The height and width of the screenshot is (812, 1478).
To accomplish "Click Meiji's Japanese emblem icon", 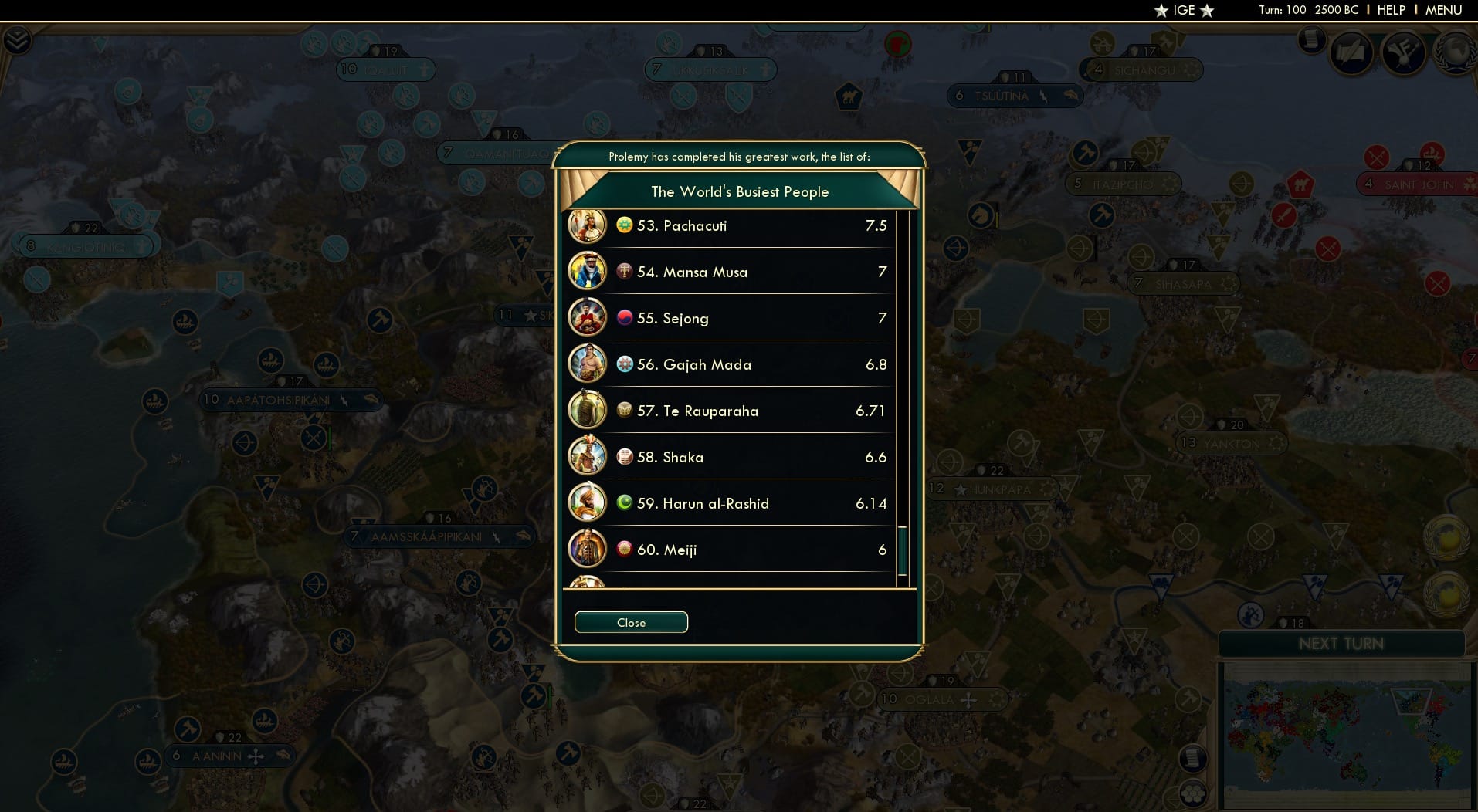I will click(x=623, y=549).
